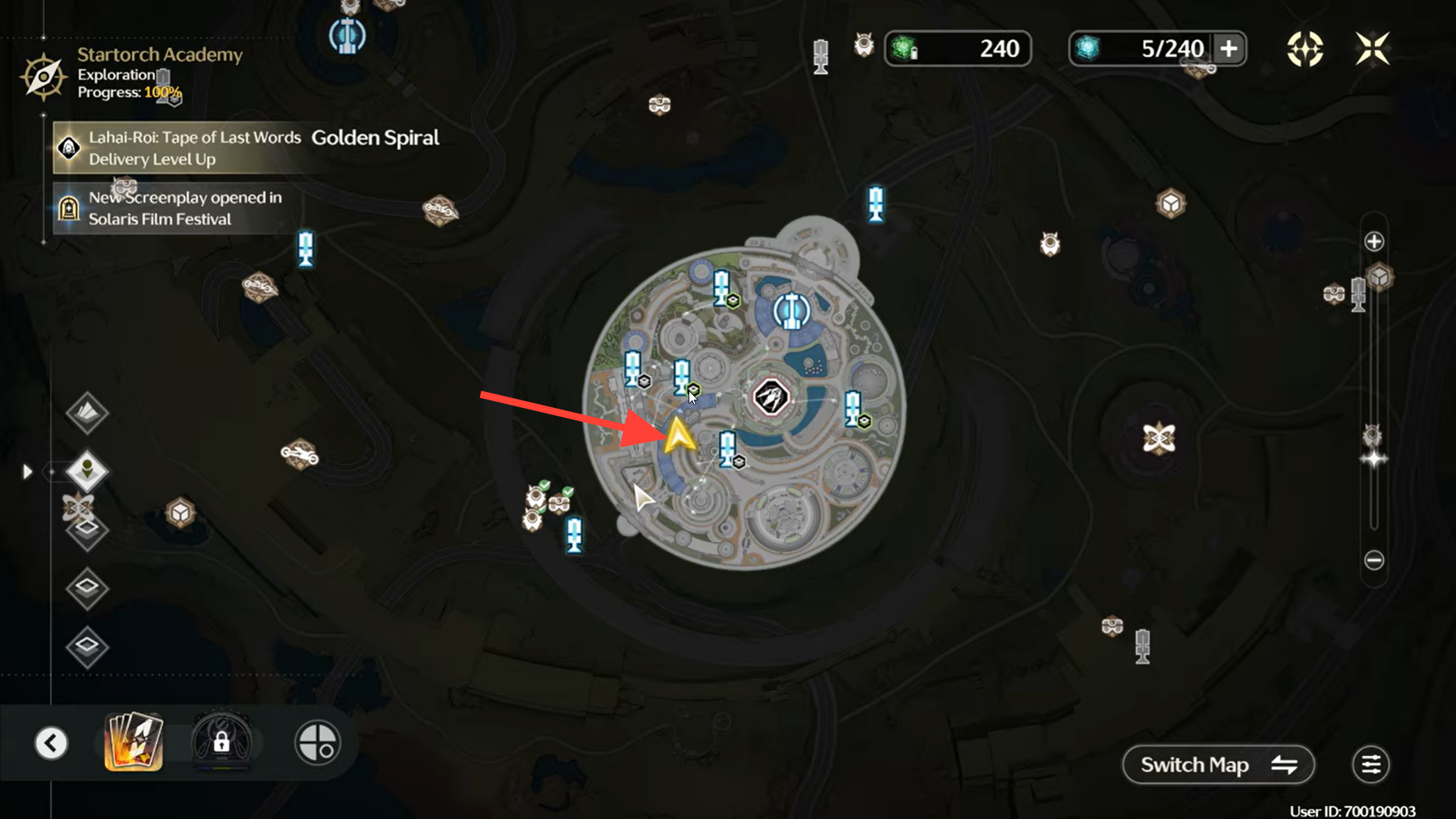Expand the side panel arrow
The width and height of the screenshot is (1456, 819).
(x=28, y=472)
